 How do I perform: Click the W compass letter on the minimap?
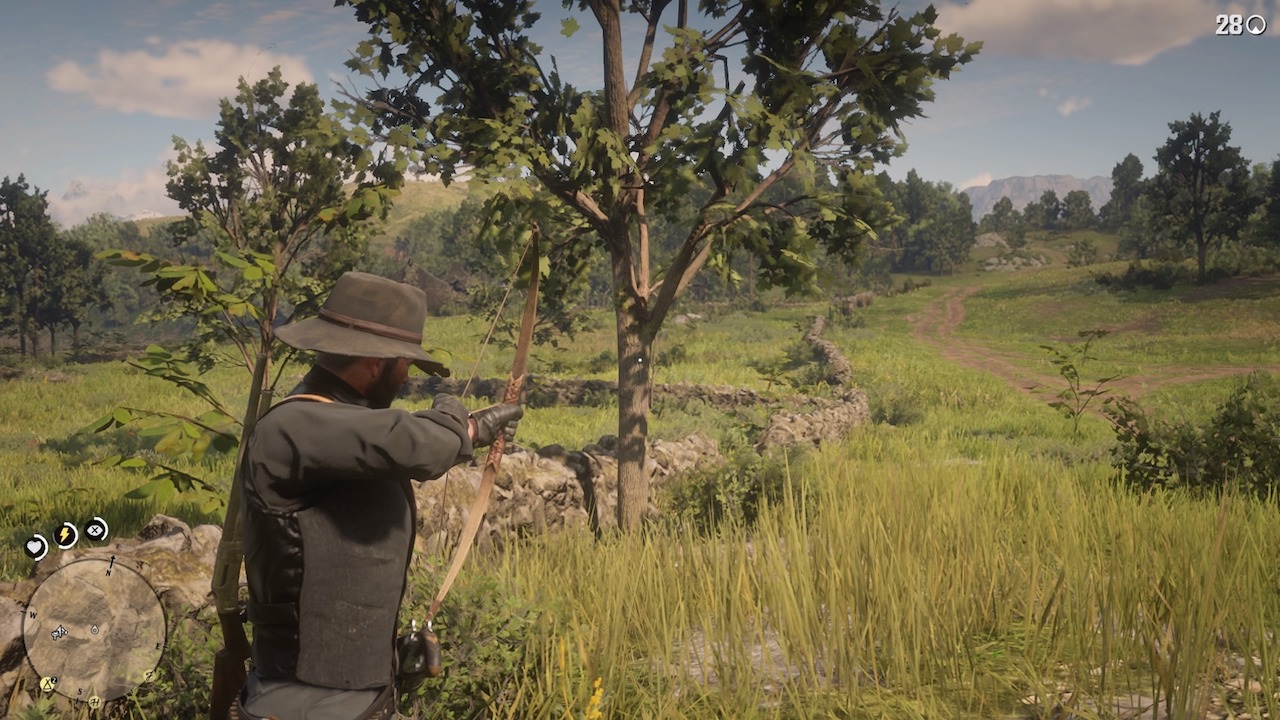click(x=34, y=614)
